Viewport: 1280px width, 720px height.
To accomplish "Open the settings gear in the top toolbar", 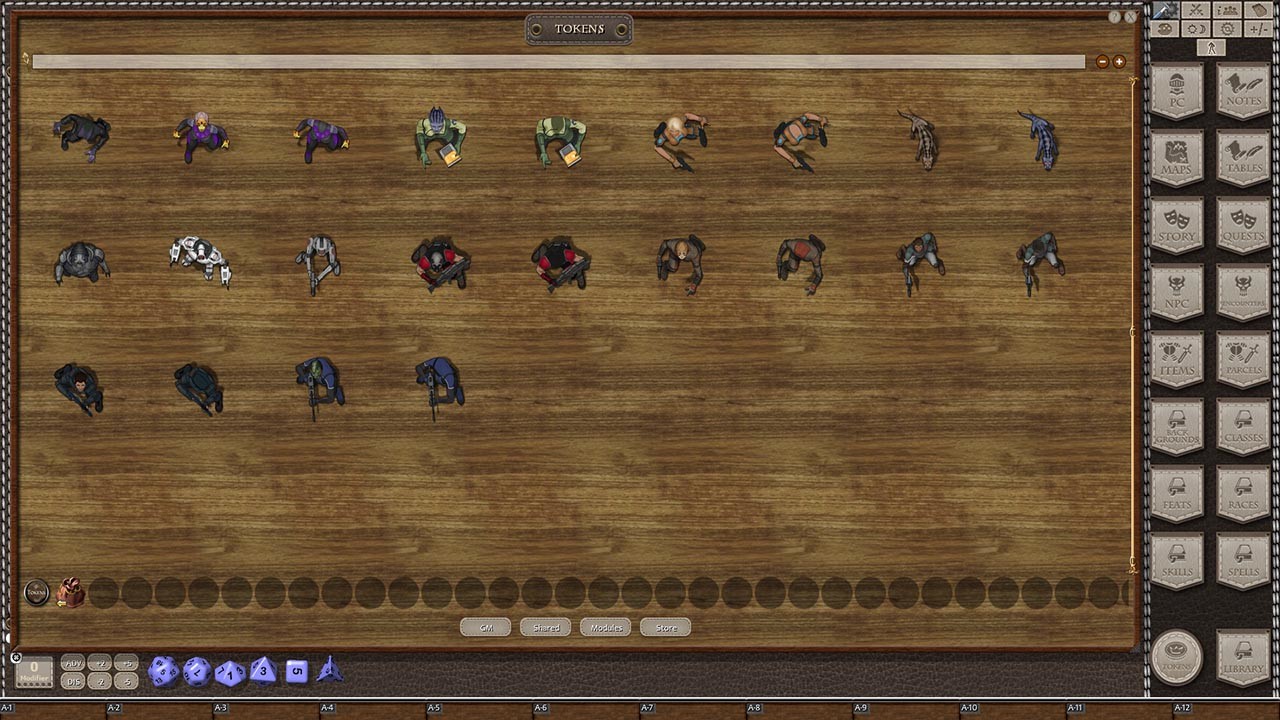I will 1227,29.
